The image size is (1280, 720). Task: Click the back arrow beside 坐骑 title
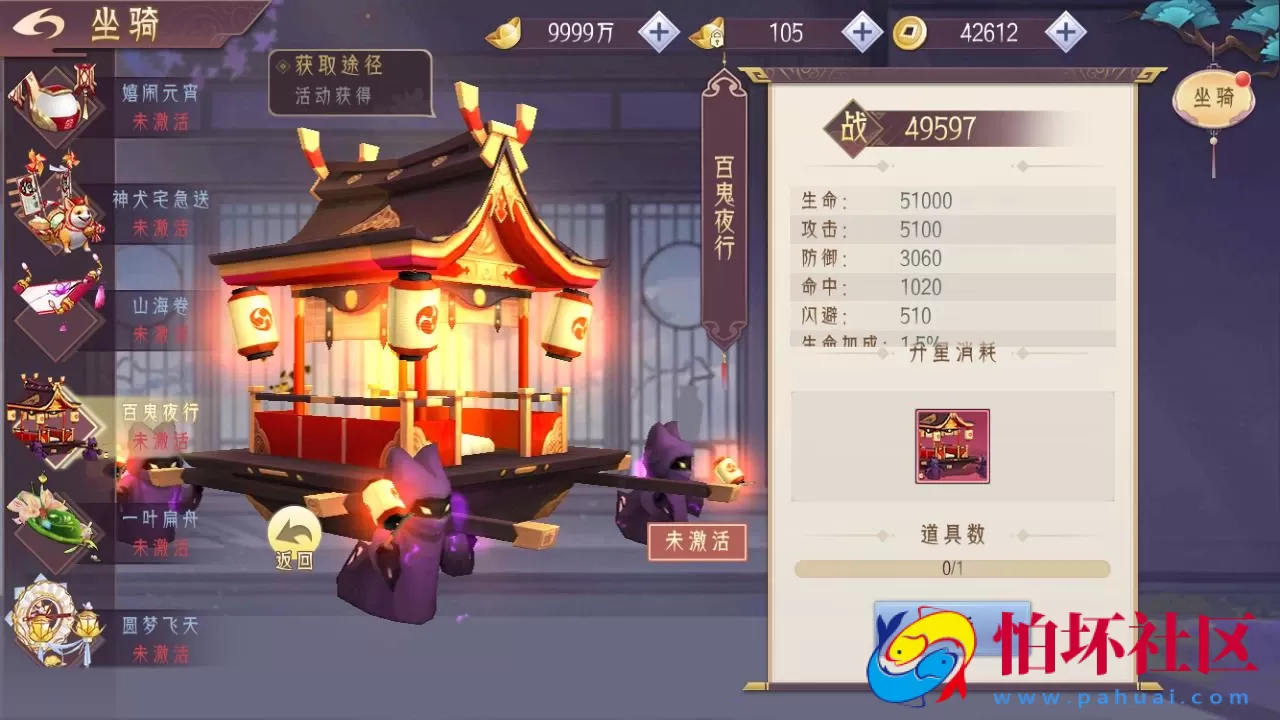38,22
